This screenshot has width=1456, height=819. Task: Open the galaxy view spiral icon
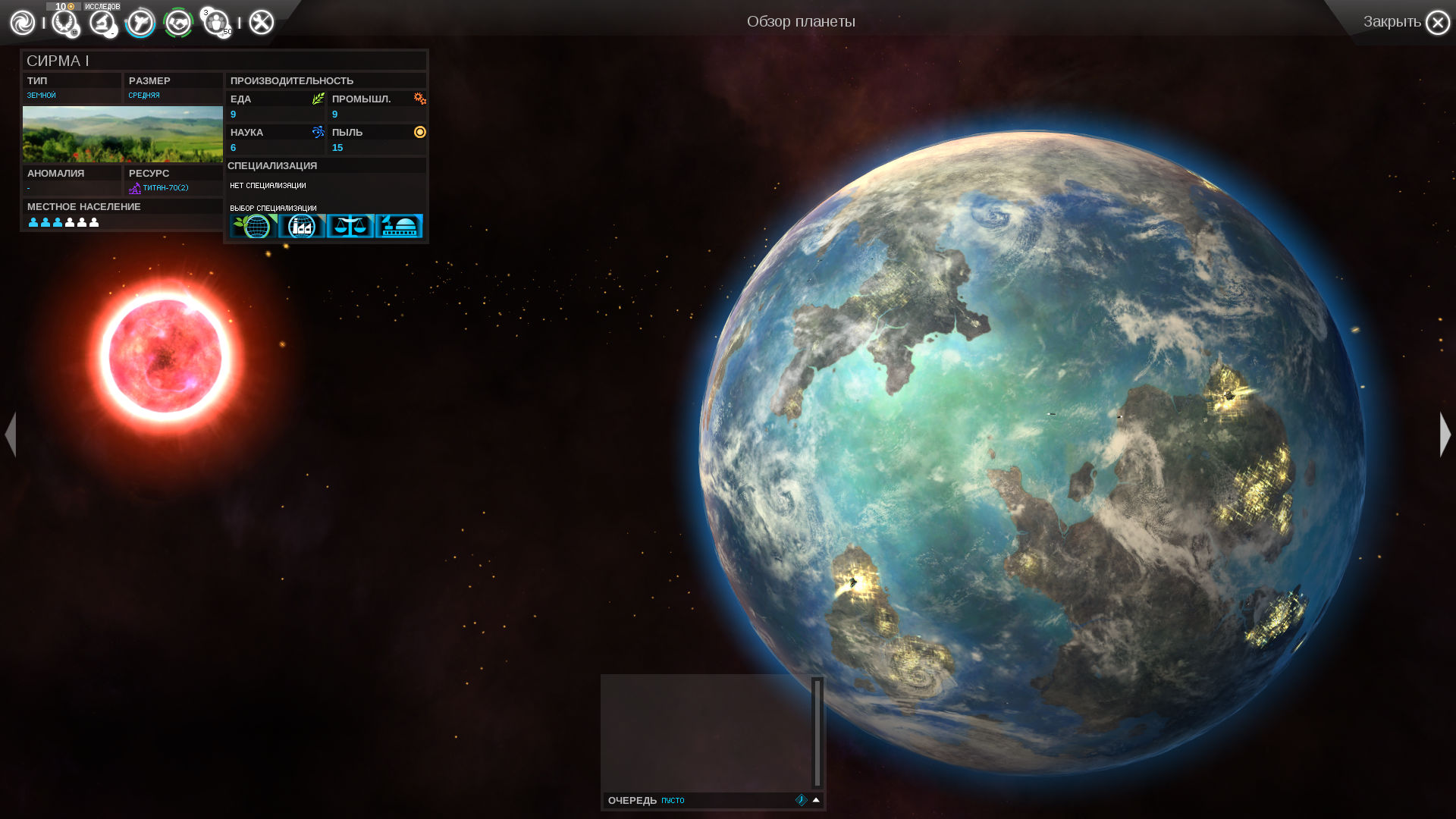[x=23, y=23]
